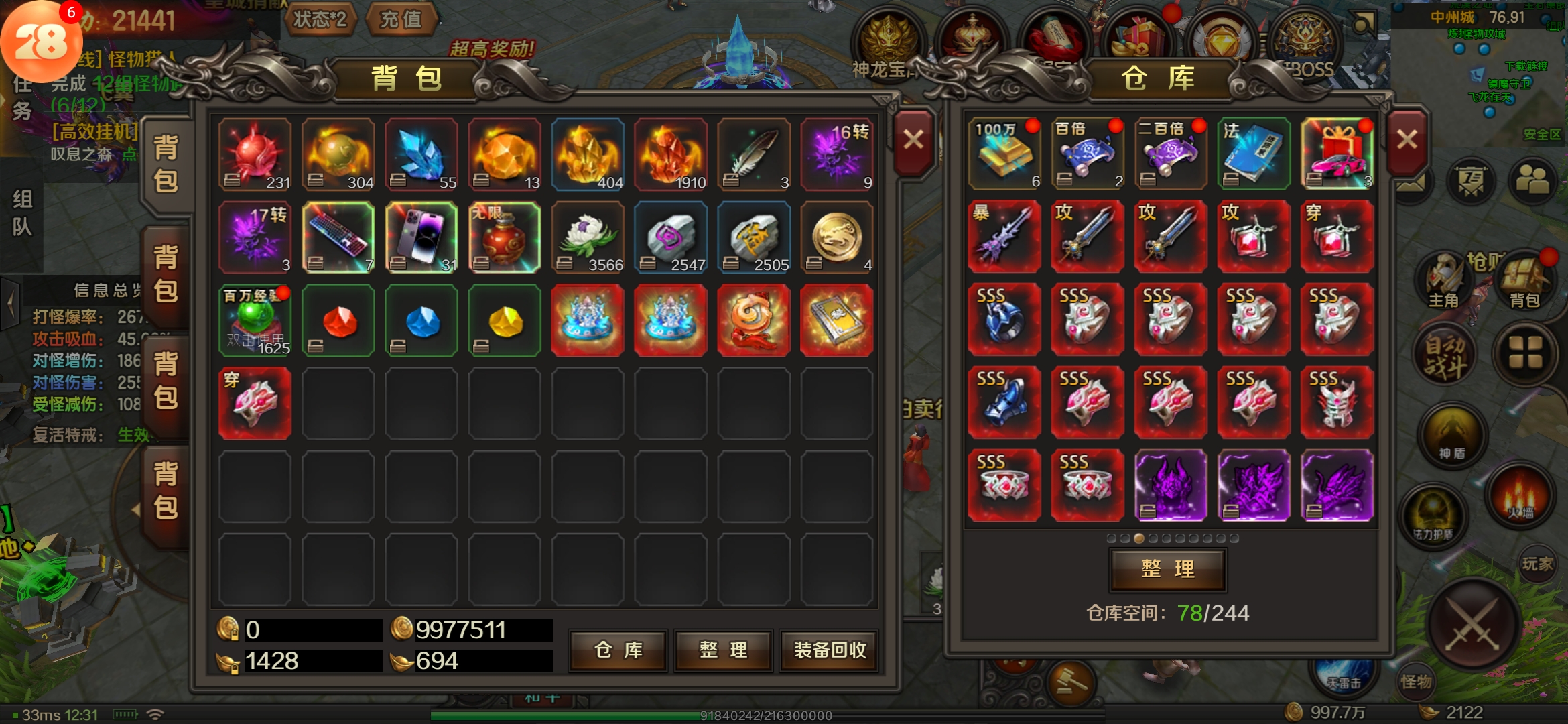Viewport: 1568px width, 724px height.
Task: Select the 100万 gold bars in warehouse
Action: pyautogui.click(x=1004, y=154)
